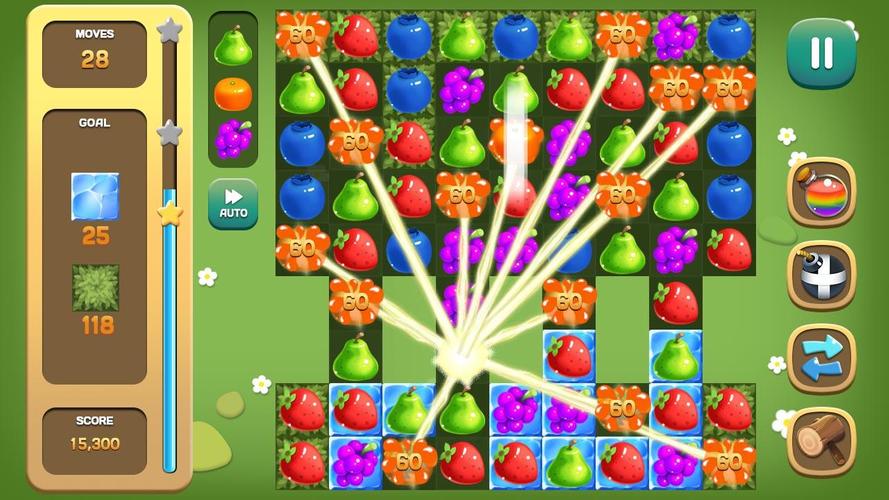Select the blue swap arrows booster
This screenshot has width=889, height=500.
point(821,358)
